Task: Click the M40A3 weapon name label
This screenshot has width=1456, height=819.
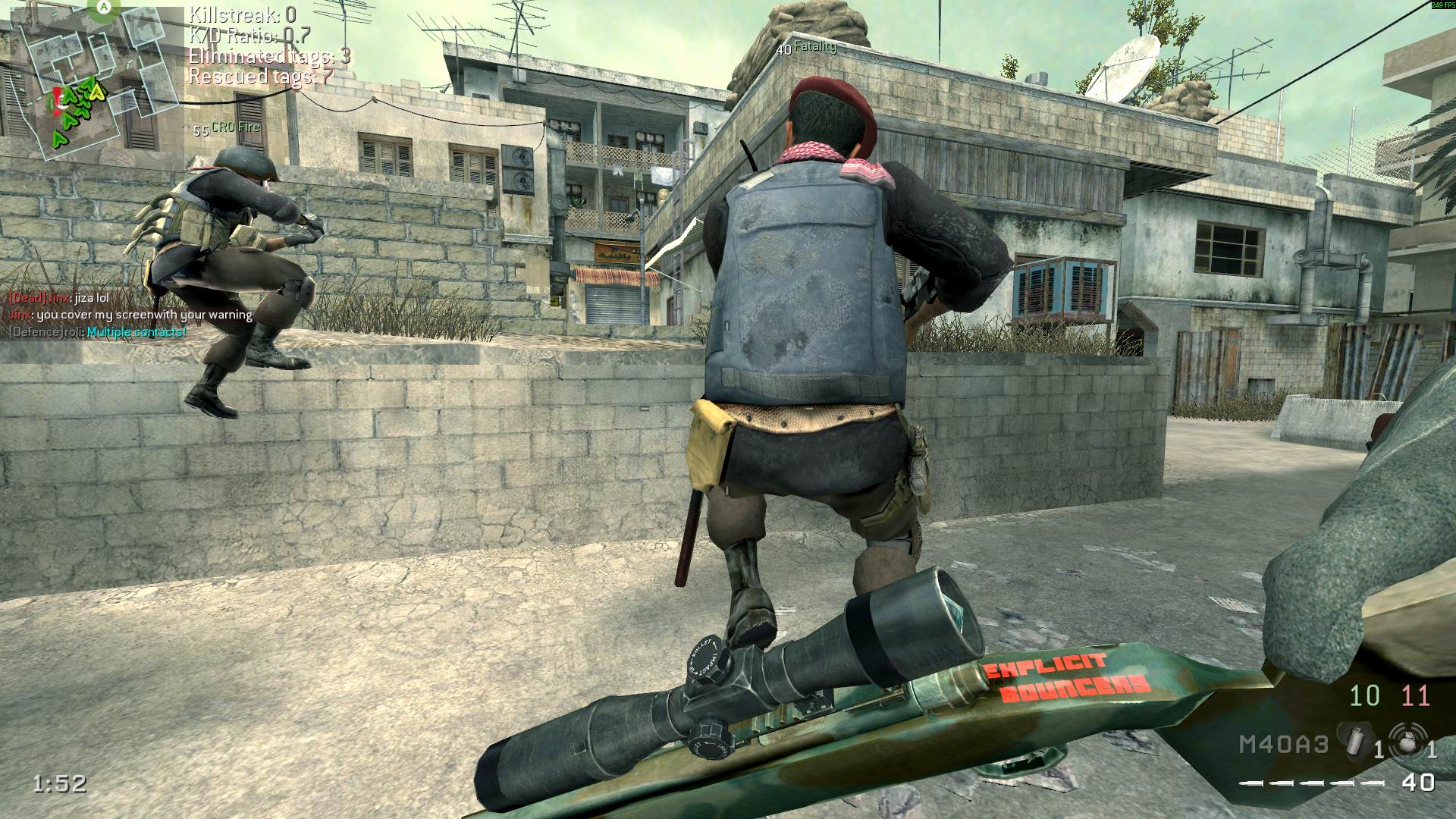Action: click(1284, 744)
